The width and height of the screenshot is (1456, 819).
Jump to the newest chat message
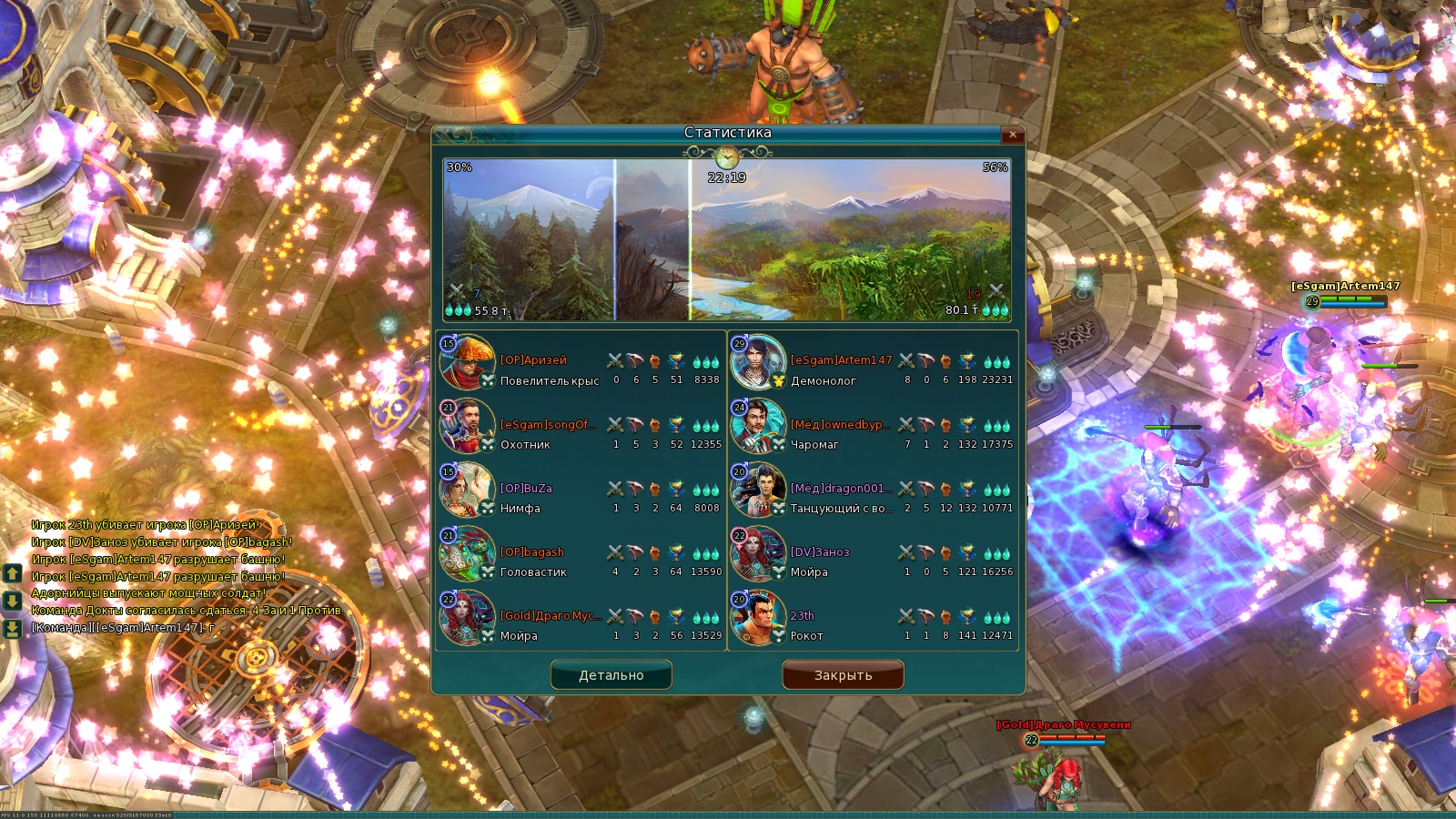(13, 629)
